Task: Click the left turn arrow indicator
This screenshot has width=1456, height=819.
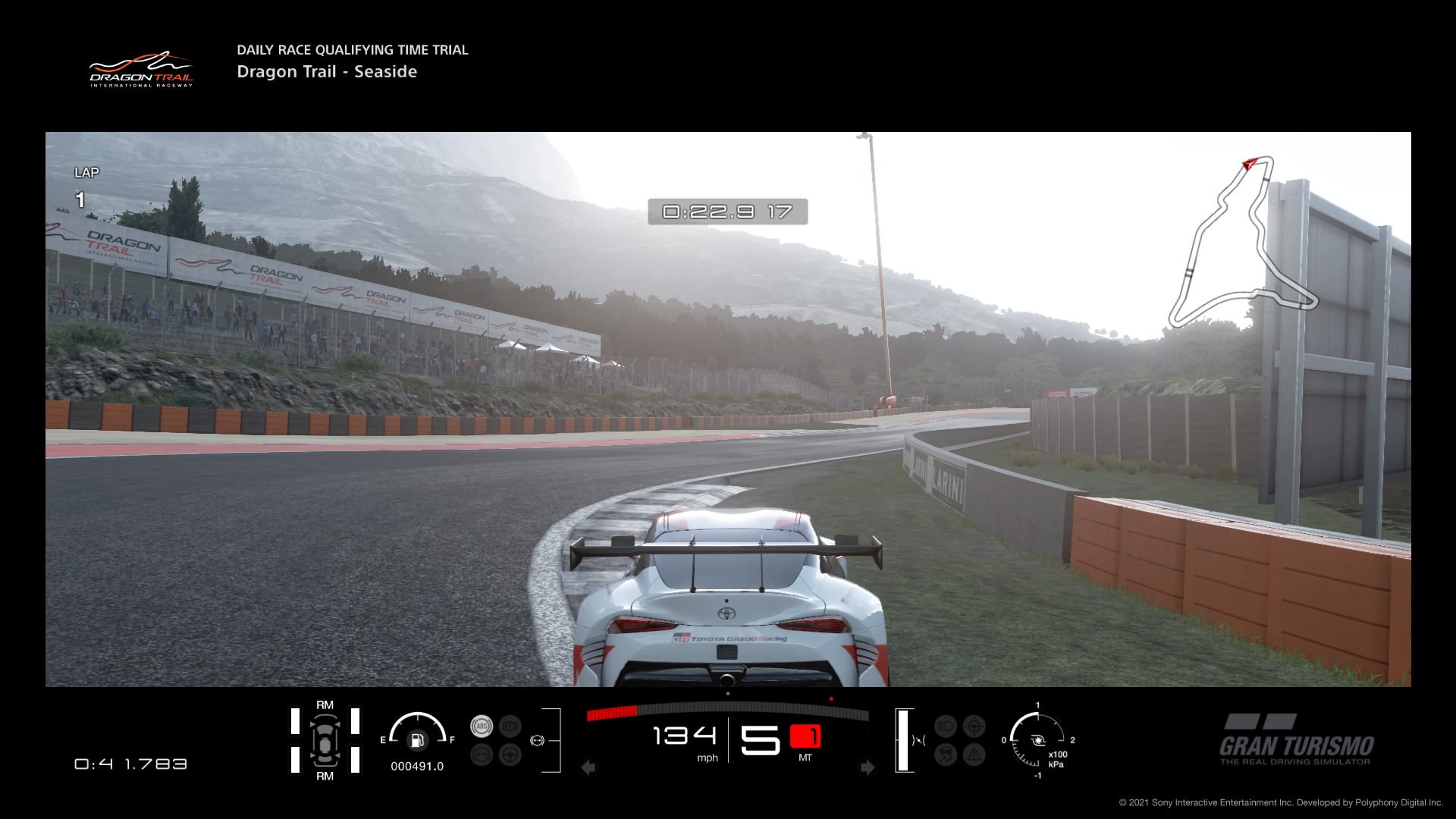Action: tap(588, 767)
